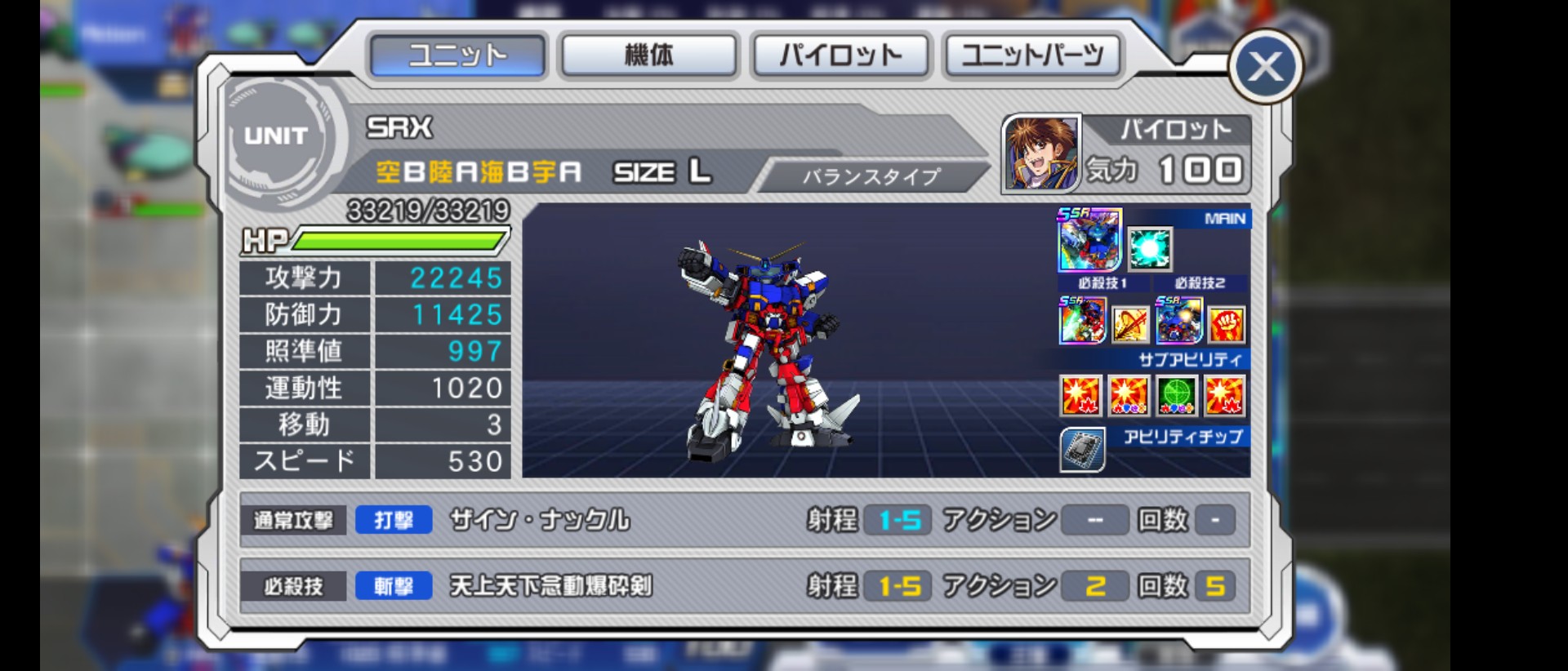Close the SRX unit window
The height and width of the screenshot is (671, 1568).
[1265, 67]
